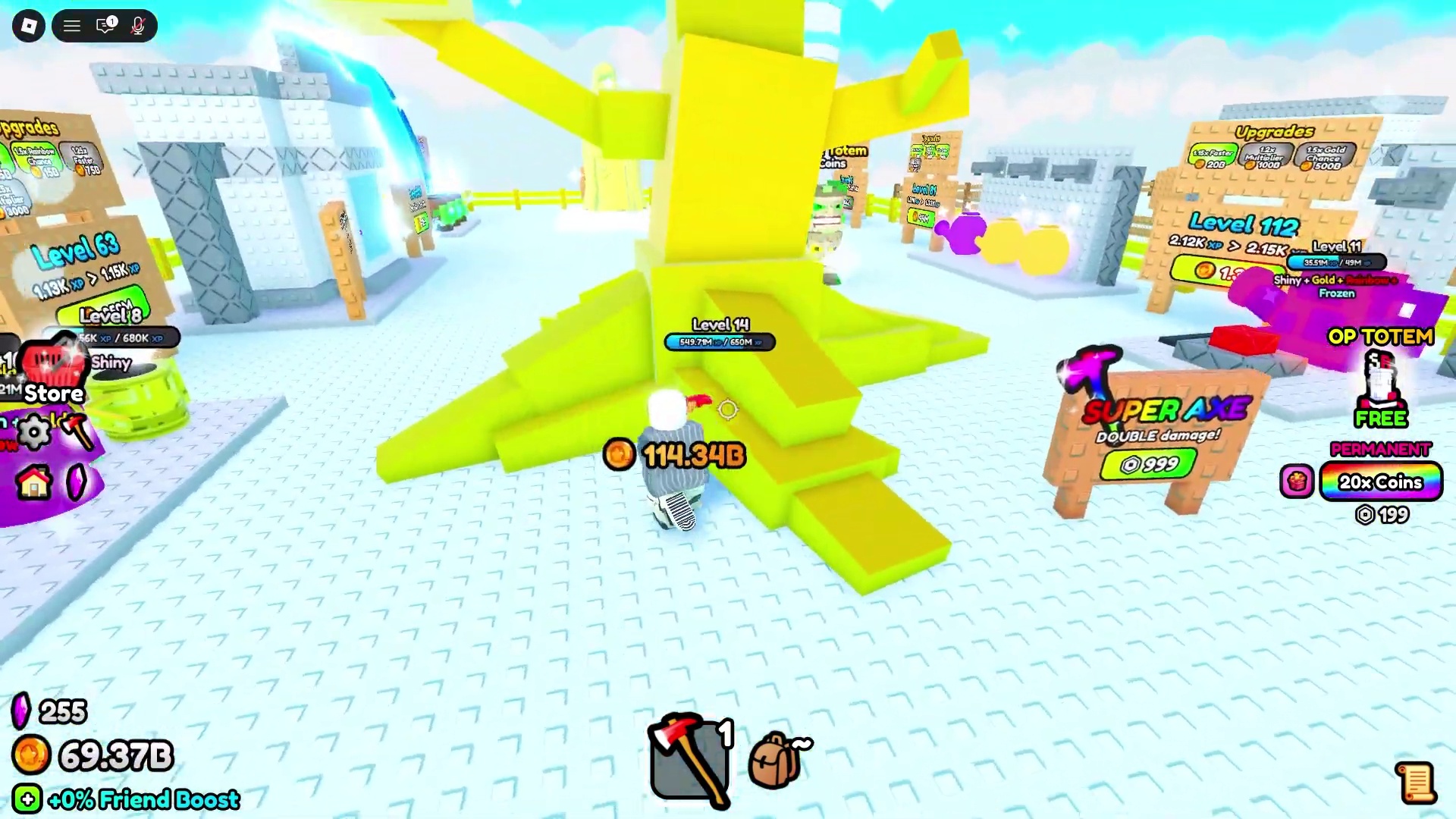Open the hamburger list menu in the top bar

pyautogui.click(x=72, y=27)
